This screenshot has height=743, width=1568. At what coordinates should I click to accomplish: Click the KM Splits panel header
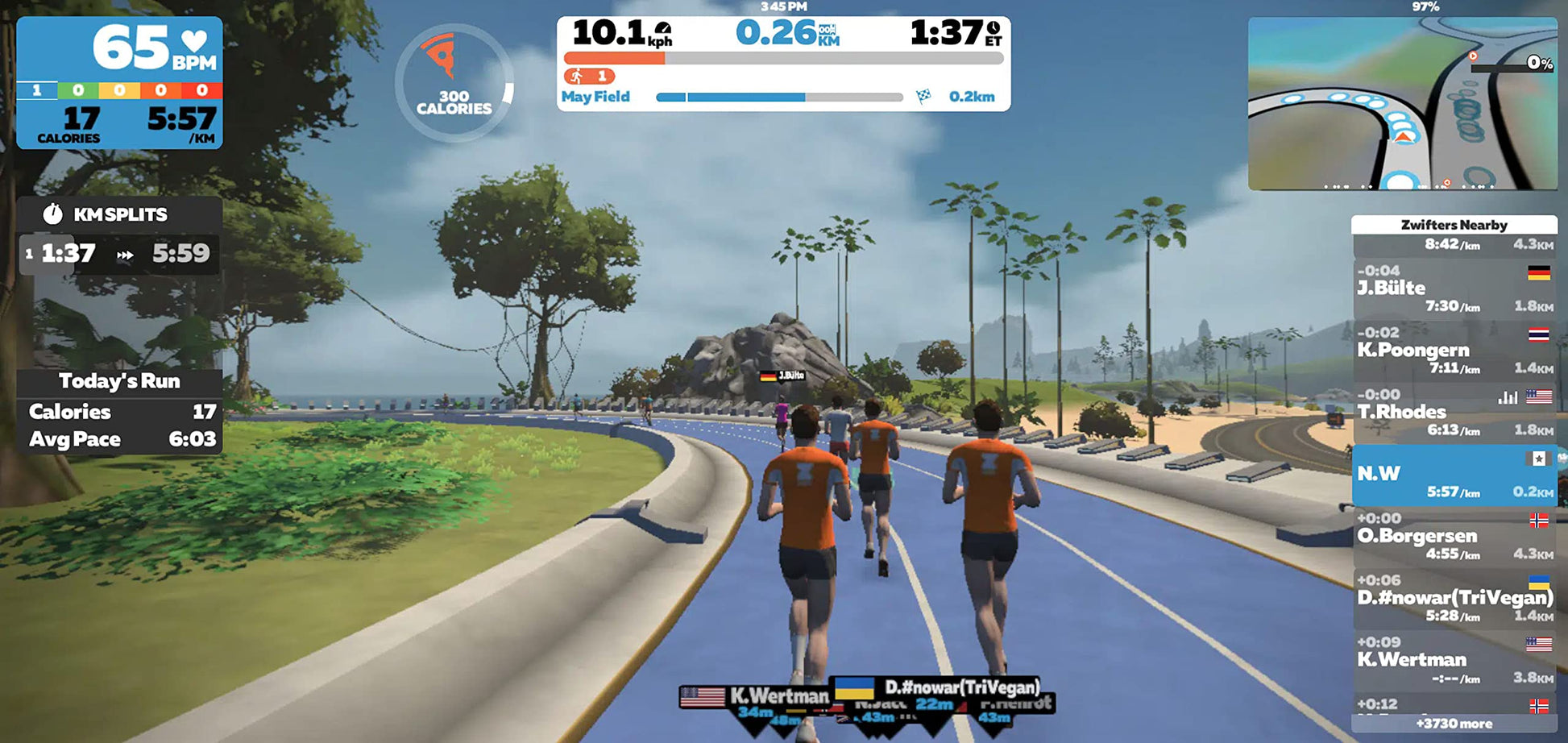click(x=119, y=214)
